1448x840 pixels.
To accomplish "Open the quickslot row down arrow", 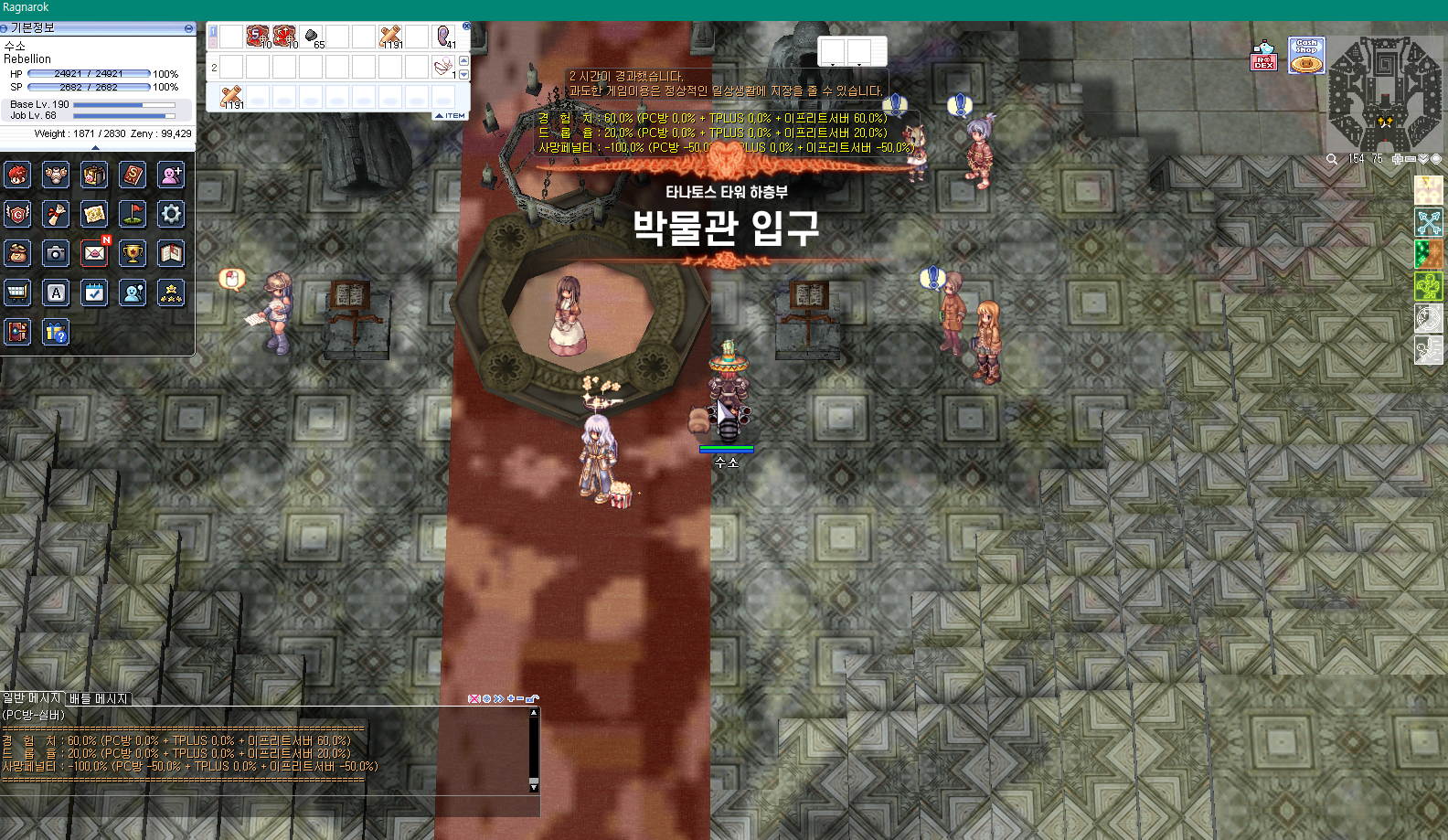I will point(465,73).
